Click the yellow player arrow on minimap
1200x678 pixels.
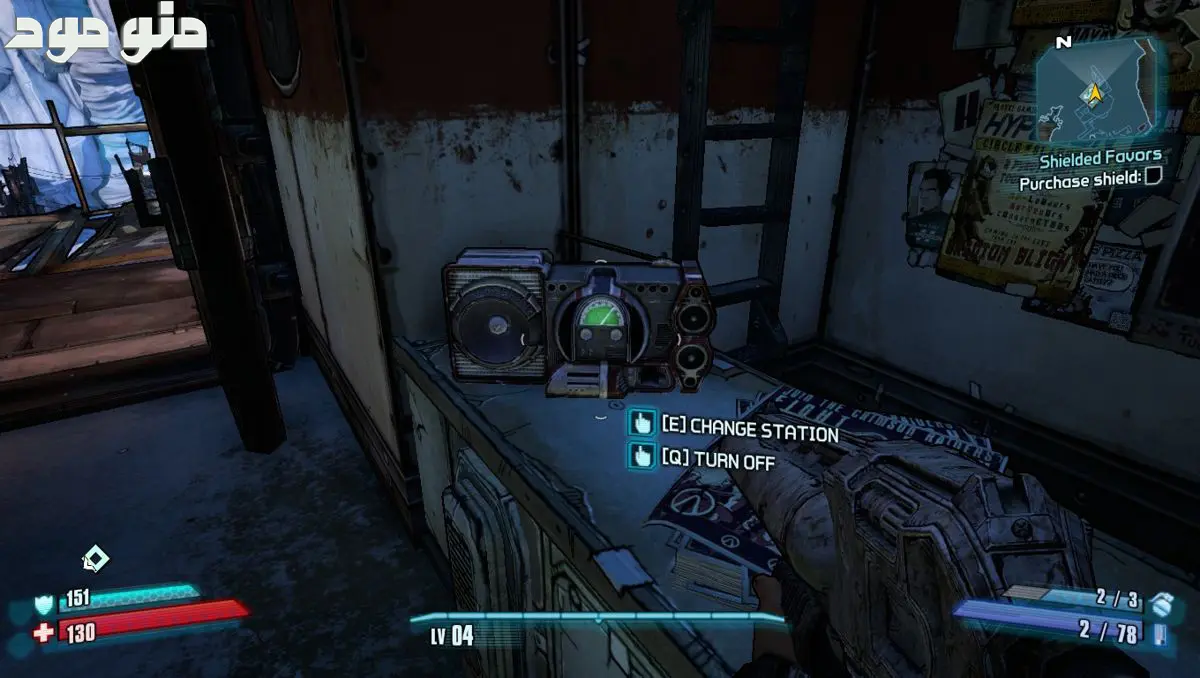point(1095,93)
